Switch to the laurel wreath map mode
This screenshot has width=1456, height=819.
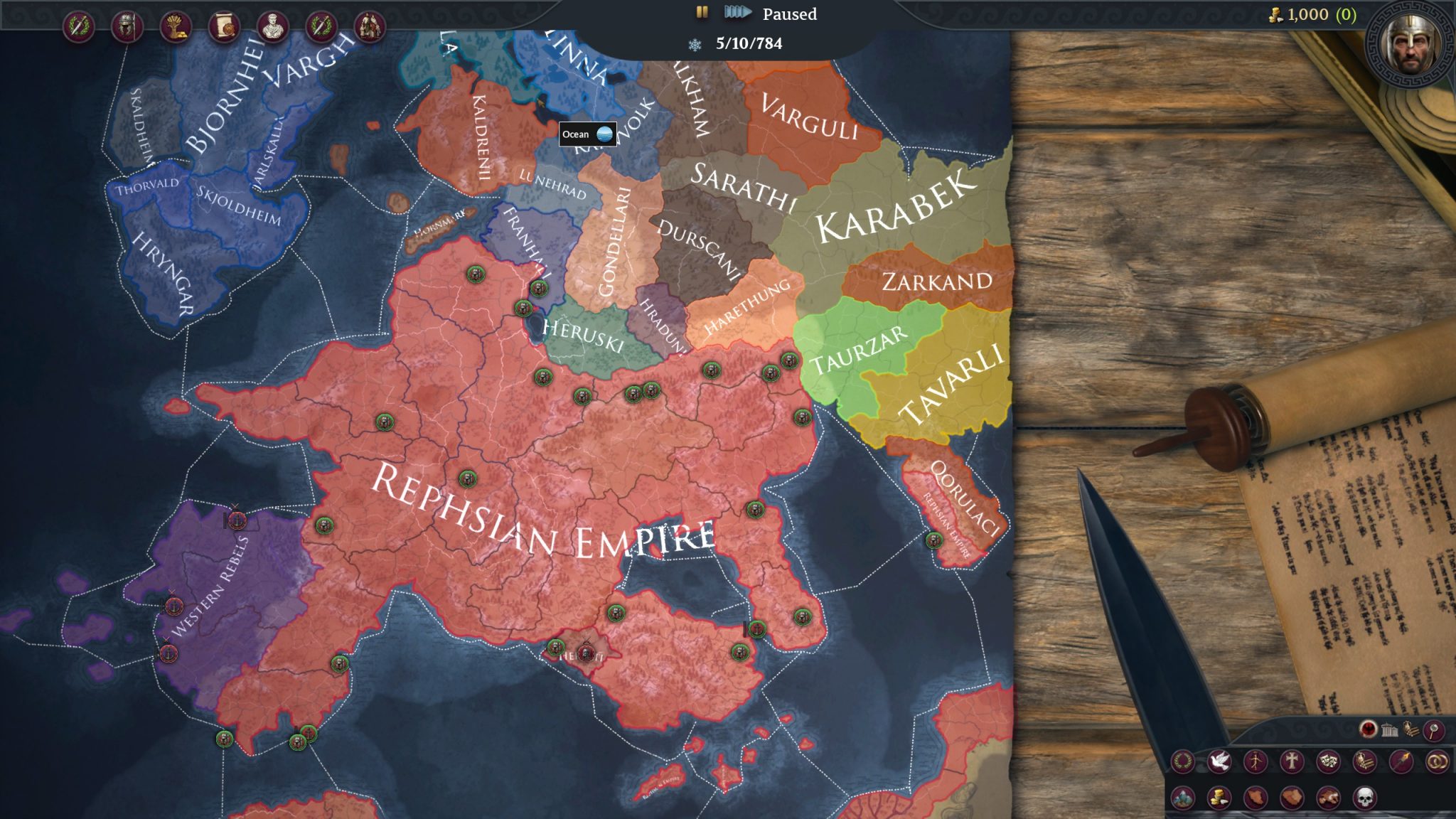point(1183,762)
